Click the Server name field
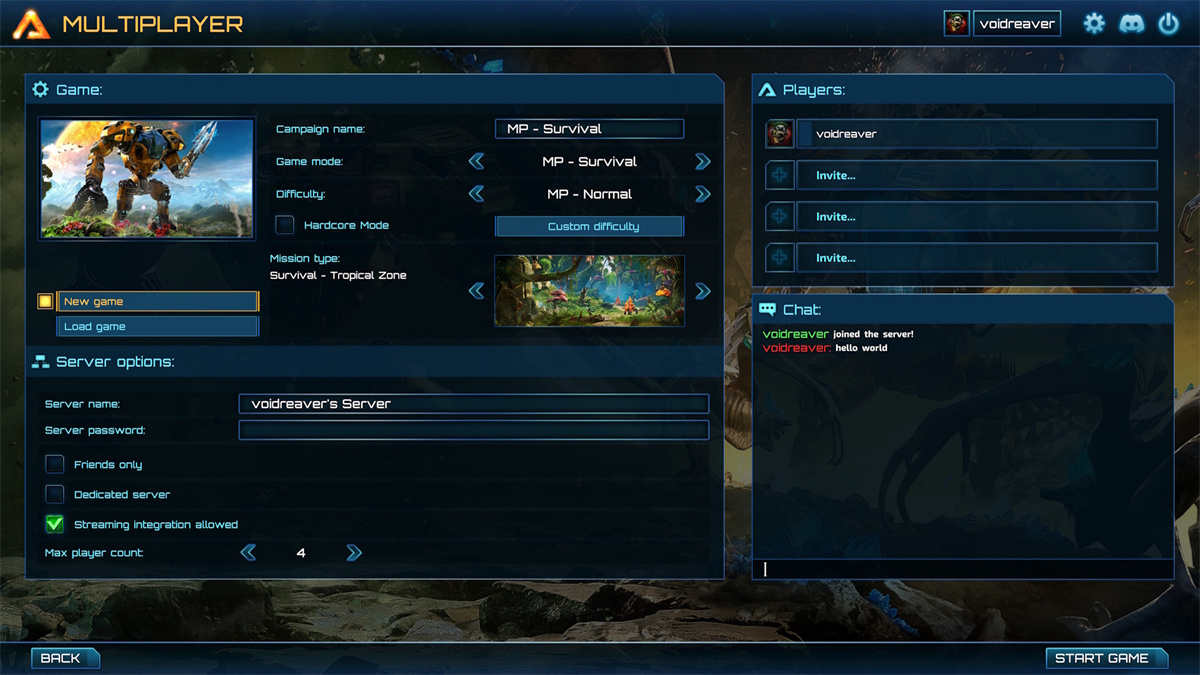This screenshot has width=1200, height=675. [x=473, y=404]
